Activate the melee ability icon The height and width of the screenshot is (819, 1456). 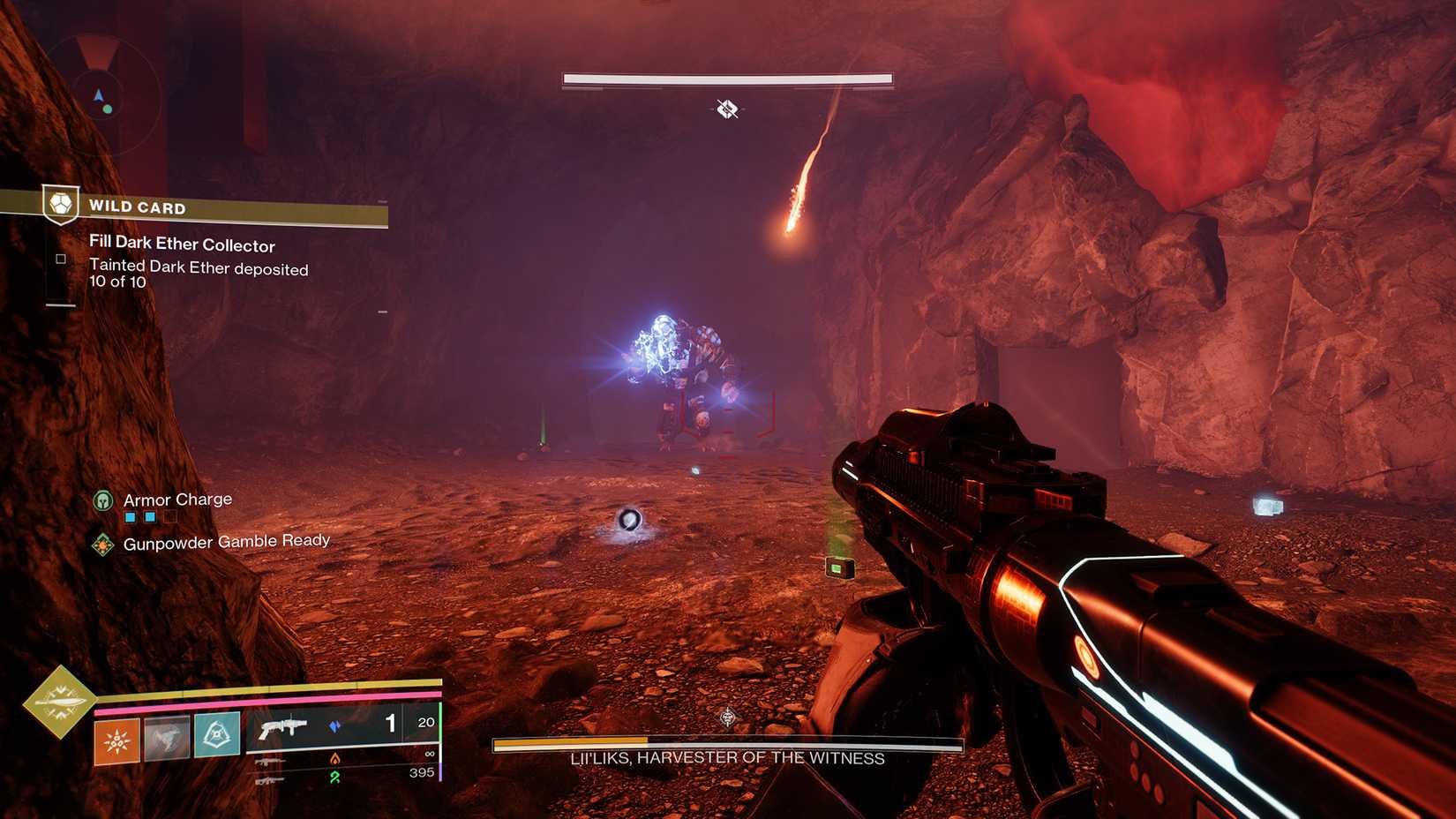168,737
